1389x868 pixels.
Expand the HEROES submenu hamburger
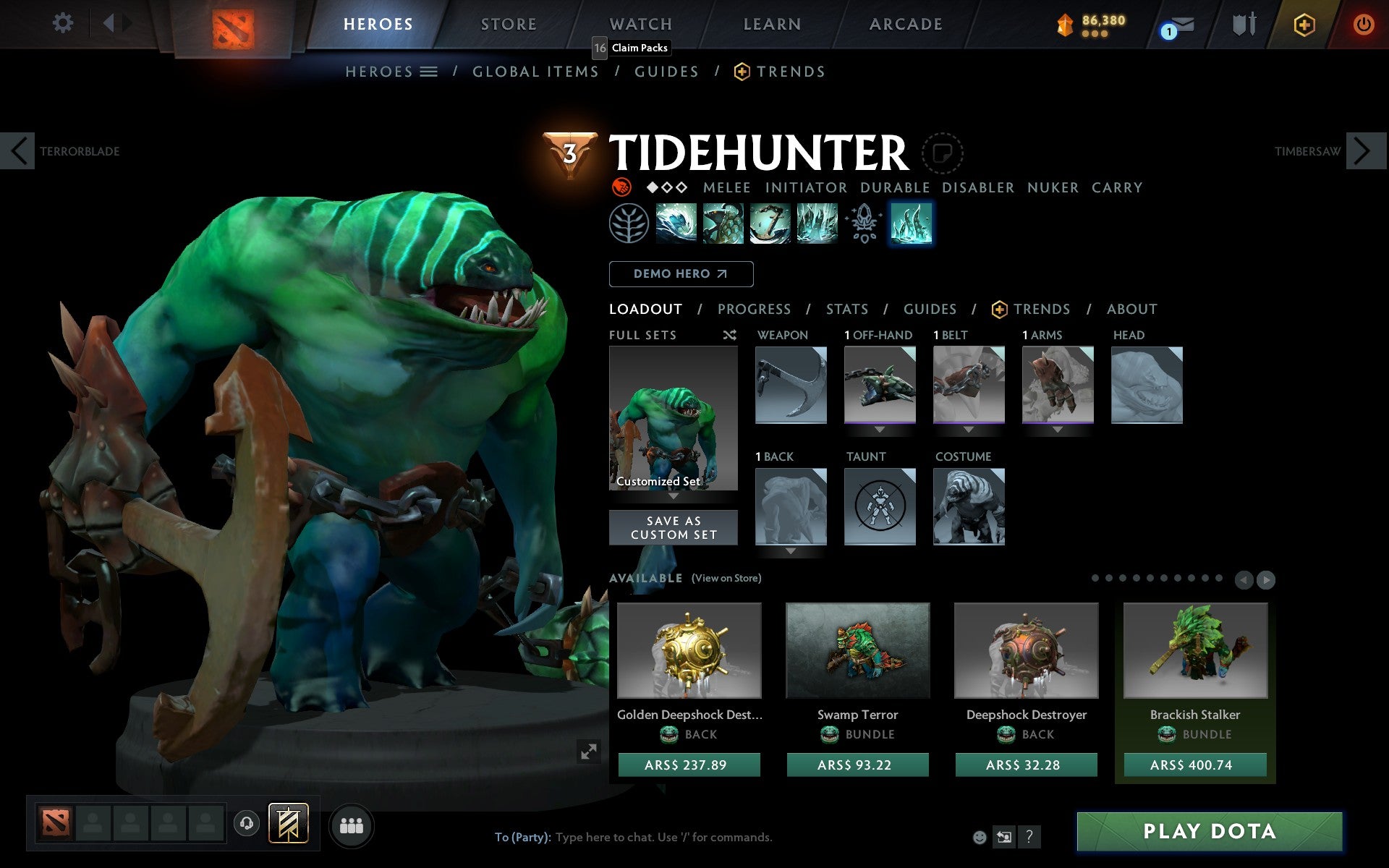(x=429, y=71)
